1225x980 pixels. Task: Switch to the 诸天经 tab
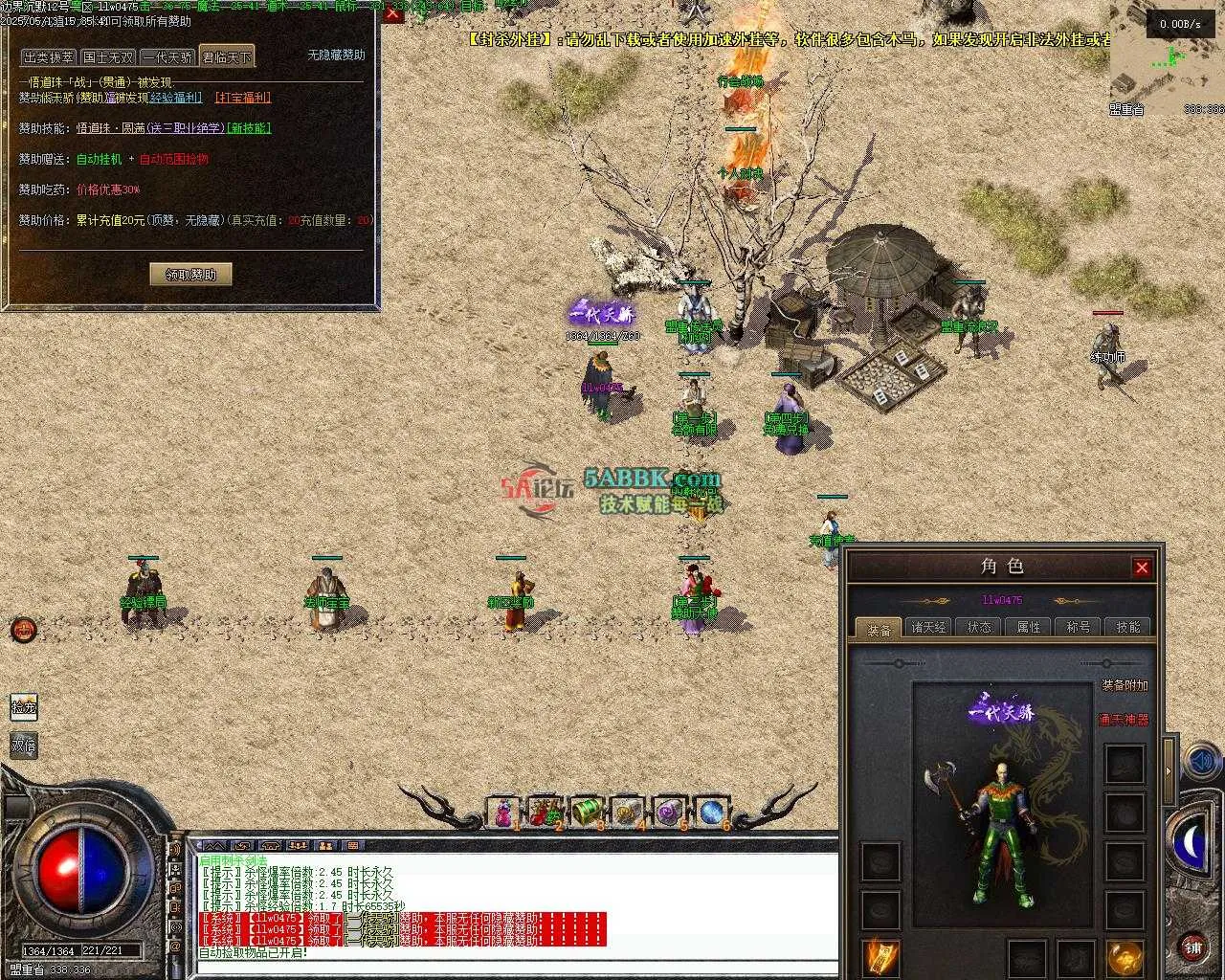pos(928,628)
